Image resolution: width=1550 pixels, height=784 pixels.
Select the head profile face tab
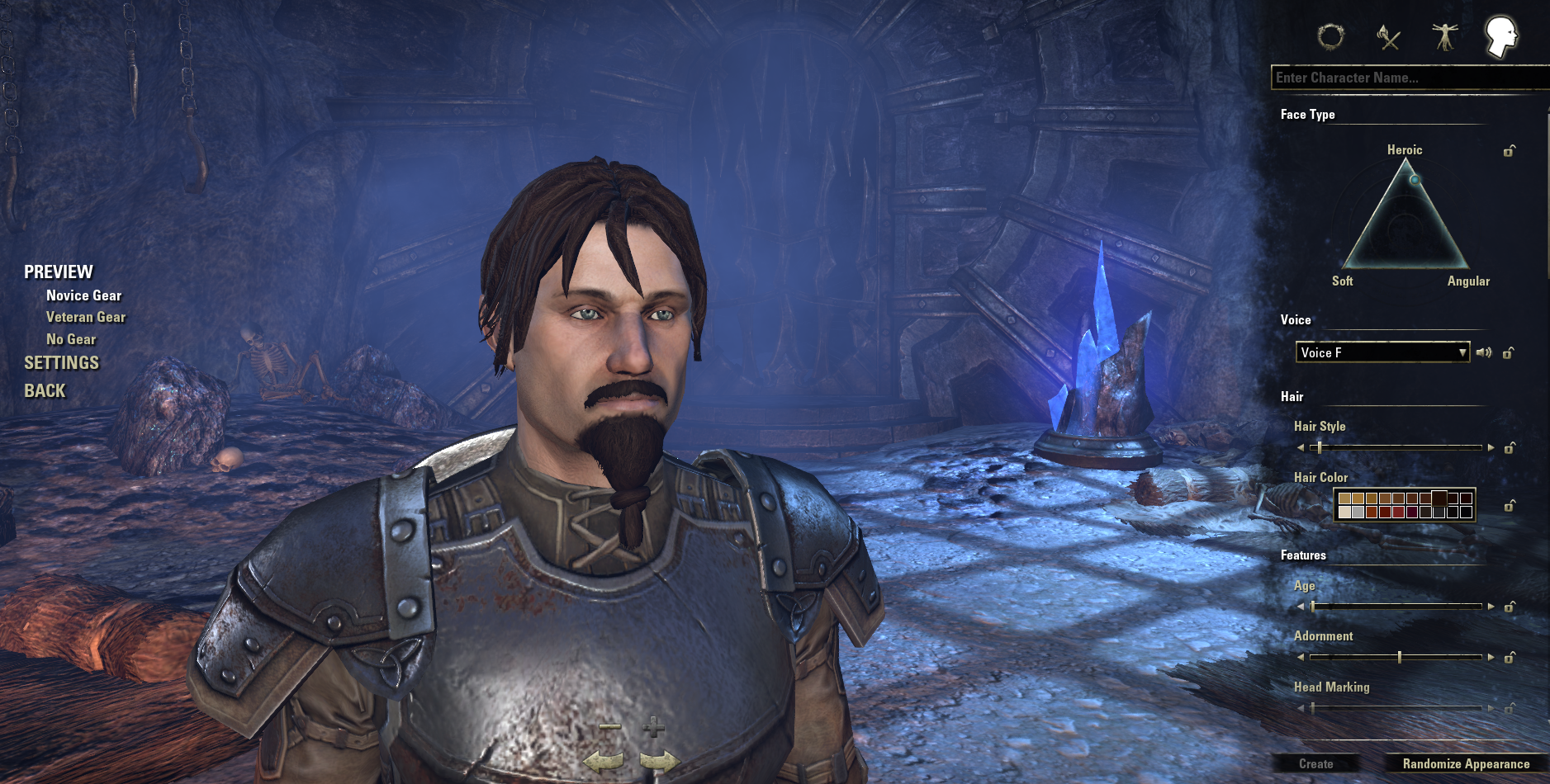click(1500, 36)
